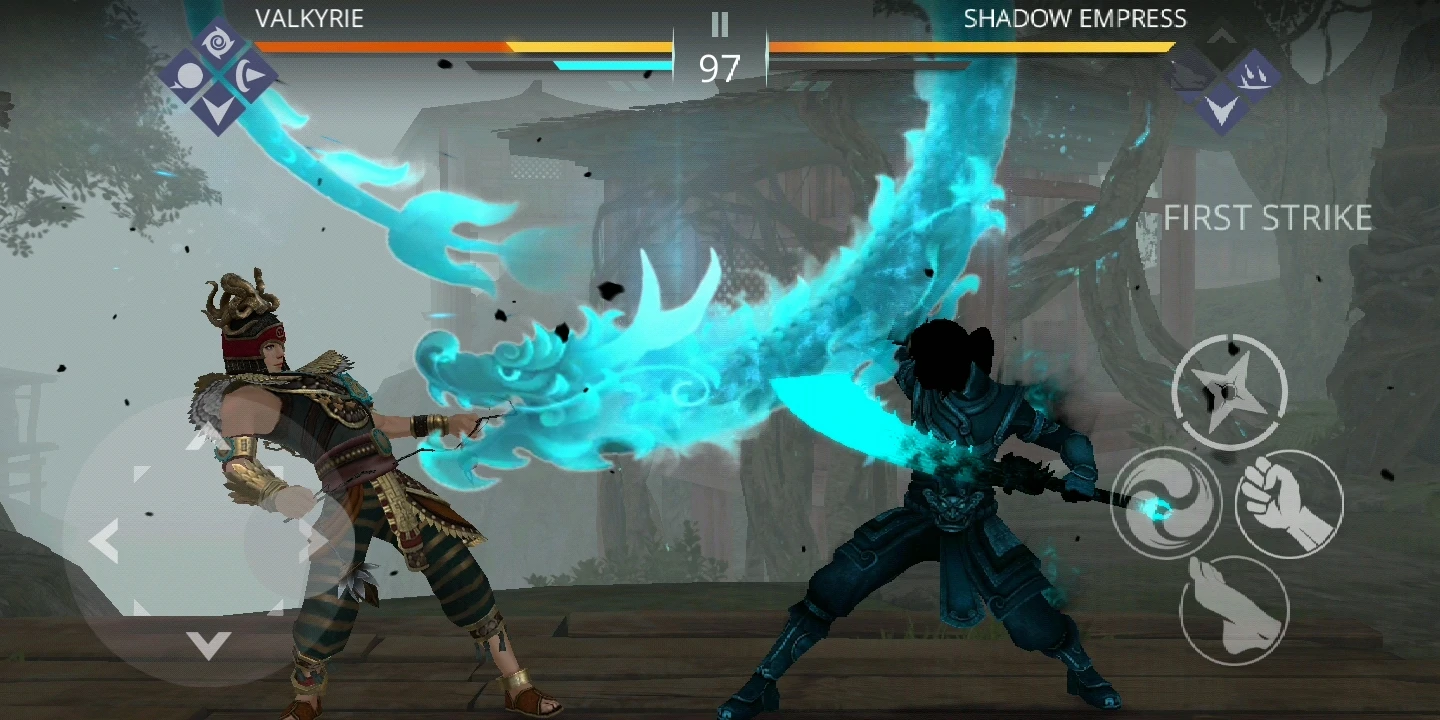Tap the foot kick attack button
The height and width of the screenshot is (720, 1440).
tap(1234, 608)
